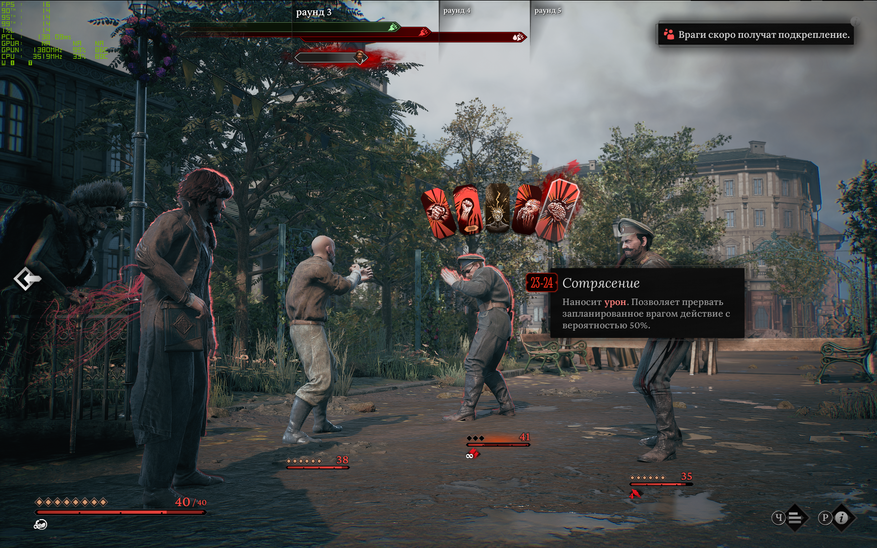The image size is (877, 548).
Task: Click the enemy reinforcements notification
Action: pyautogui.click(x=757, y=35)
